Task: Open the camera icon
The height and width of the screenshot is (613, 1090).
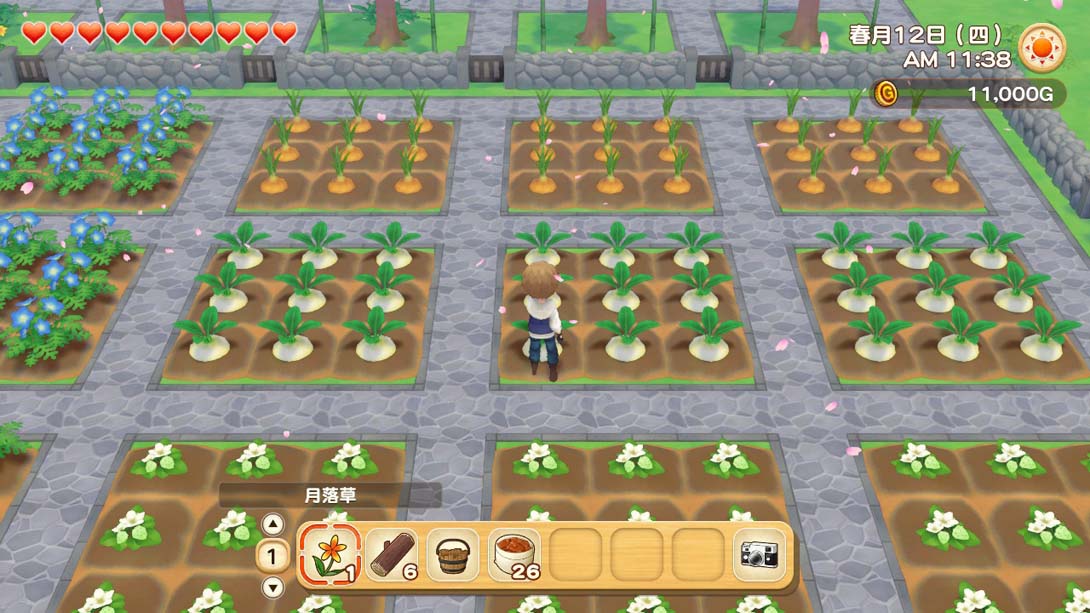Action: pyautogui.click(x=759, y=553)
